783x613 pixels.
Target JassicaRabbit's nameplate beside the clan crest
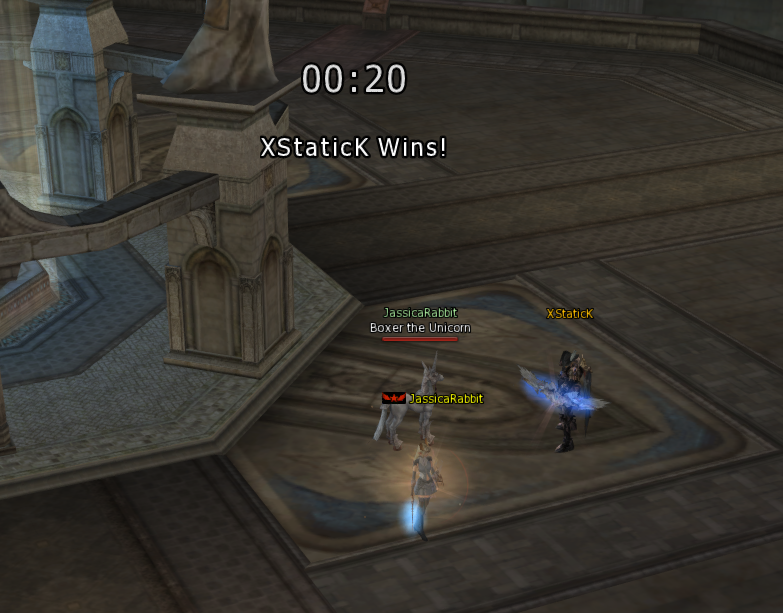tap(445, 399)
